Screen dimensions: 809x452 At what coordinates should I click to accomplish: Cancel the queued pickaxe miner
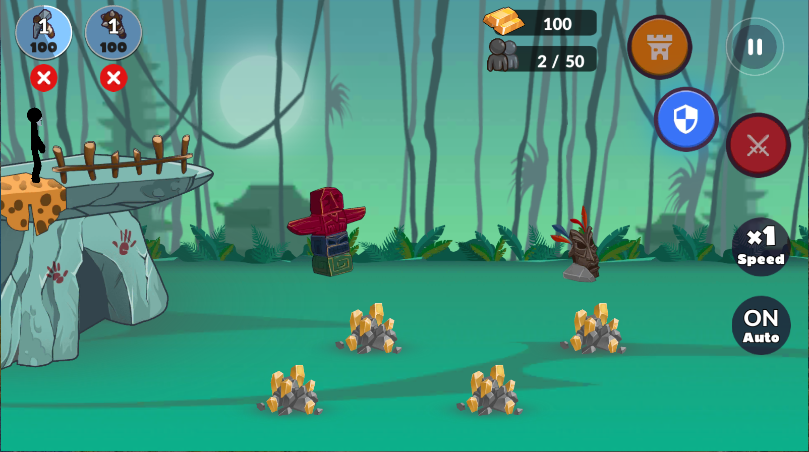click(x=43, y=77)
